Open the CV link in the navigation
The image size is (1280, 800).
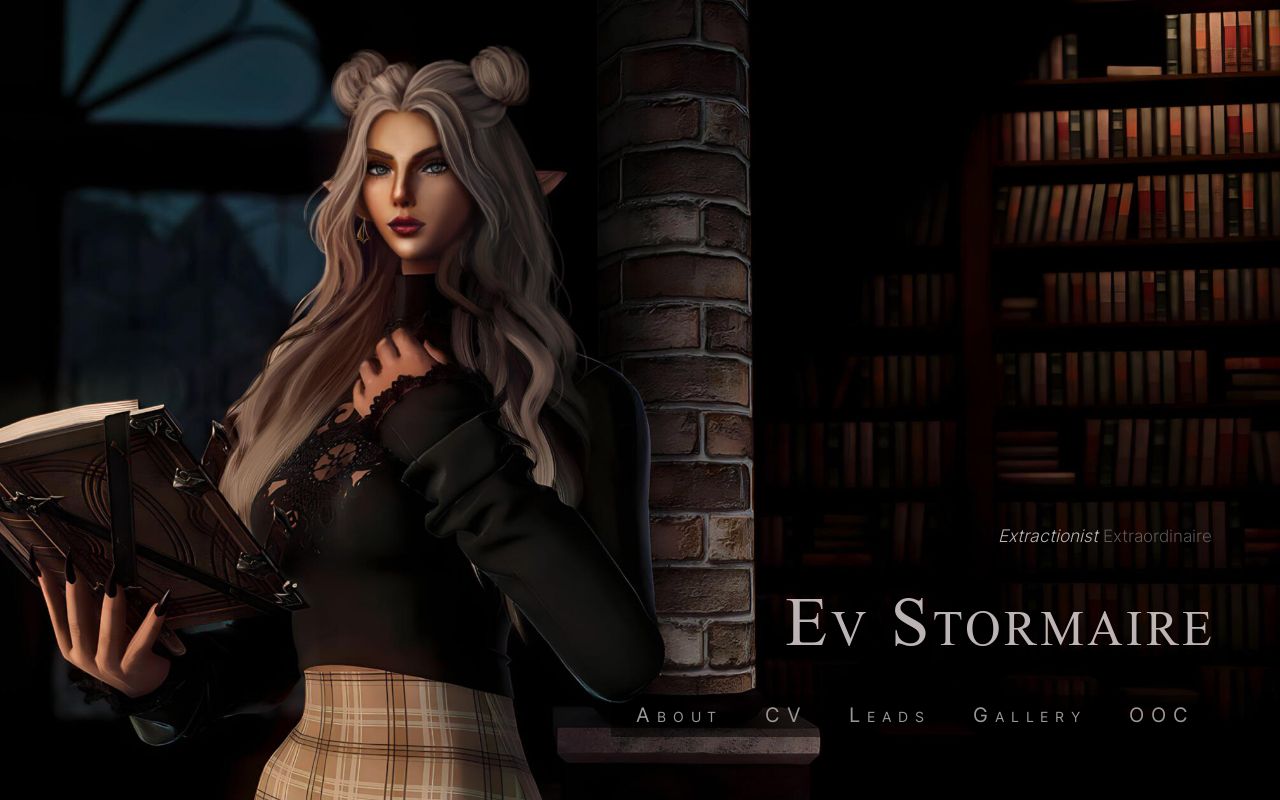pyautogui.click(x=786, y=715)
